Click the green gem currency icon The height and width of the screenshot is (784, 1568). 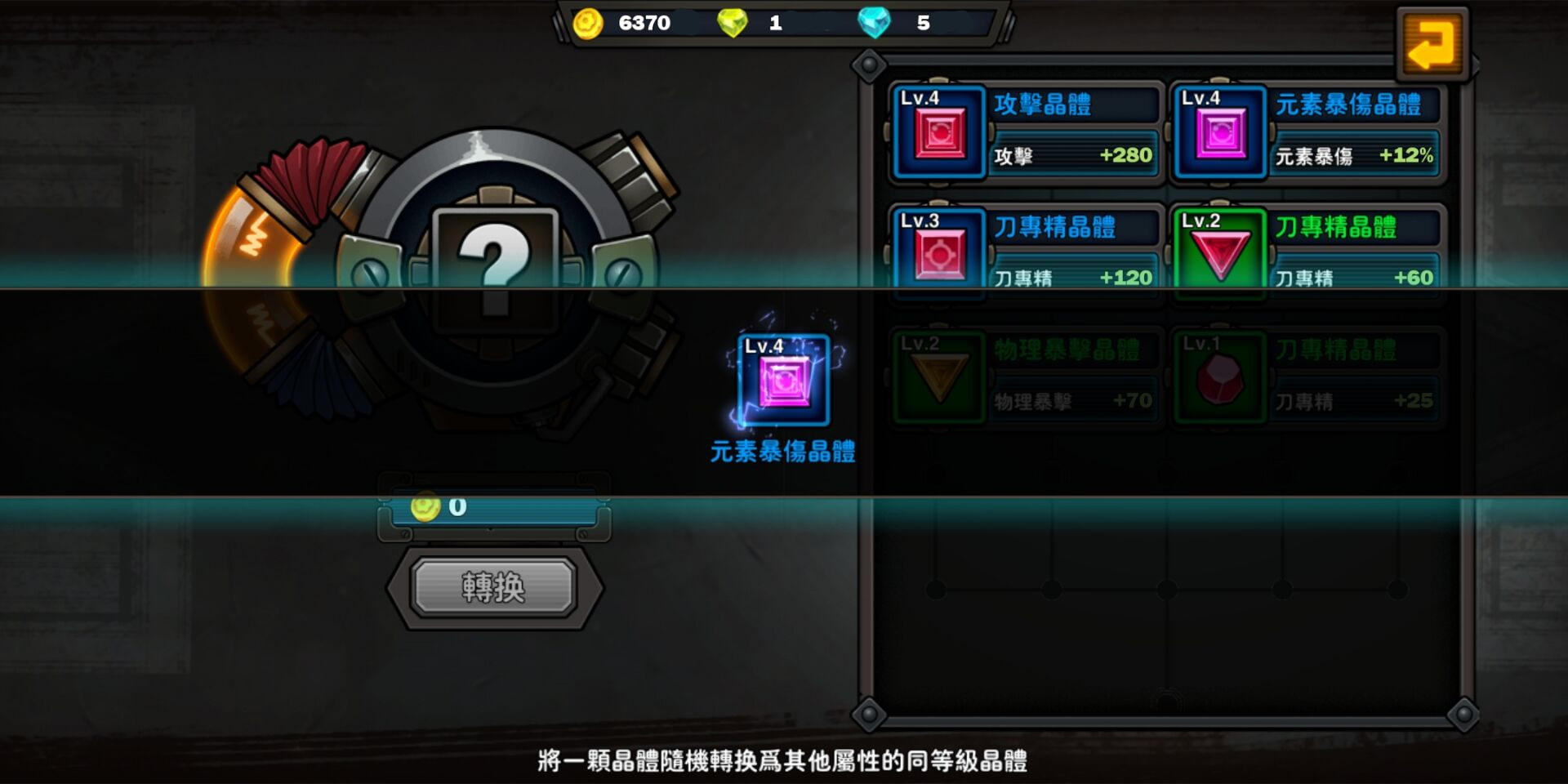pos(734,24)
